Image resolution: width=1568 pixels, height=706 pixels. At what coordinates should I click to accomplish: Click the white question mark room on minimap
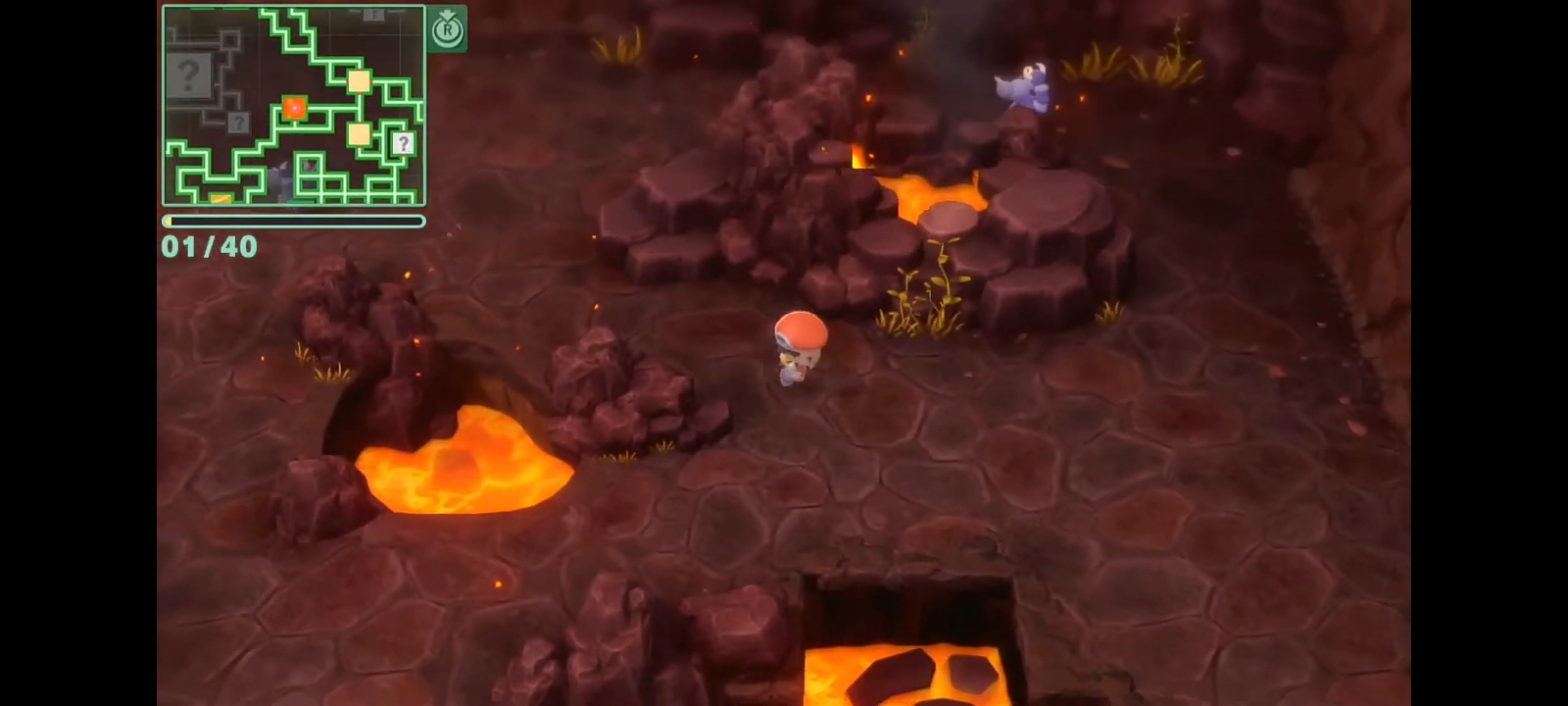pyautogui.click(x=403, y=143)
